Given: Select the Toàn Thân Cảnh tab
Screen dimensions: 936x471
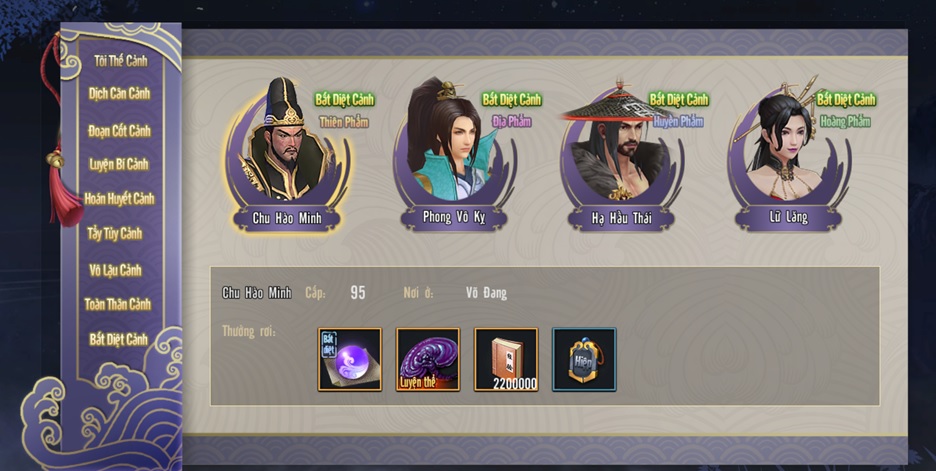Looking at the screenshot, I should pos(118,304).
